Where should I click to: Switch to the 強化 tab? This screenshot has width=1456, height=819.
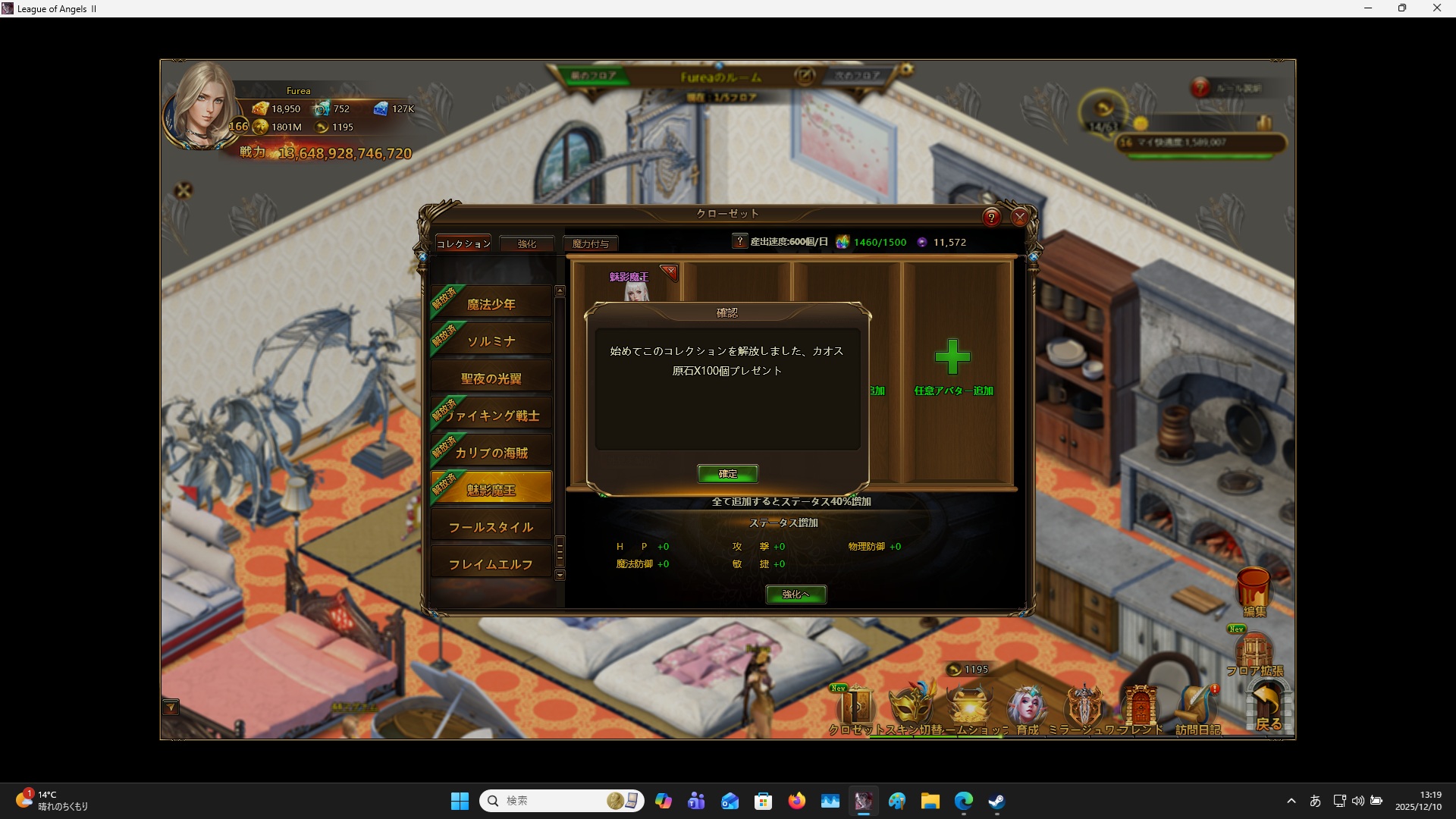527,243
